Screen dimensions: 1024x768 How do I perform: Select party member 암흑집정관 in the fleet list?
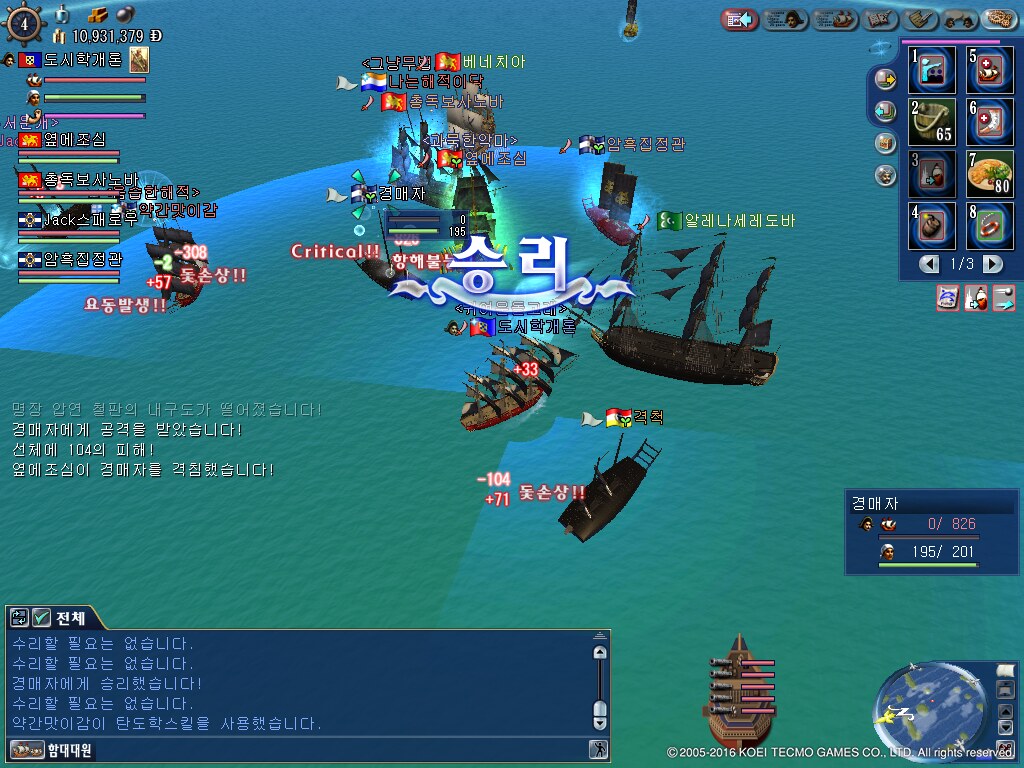pos(82,260)
